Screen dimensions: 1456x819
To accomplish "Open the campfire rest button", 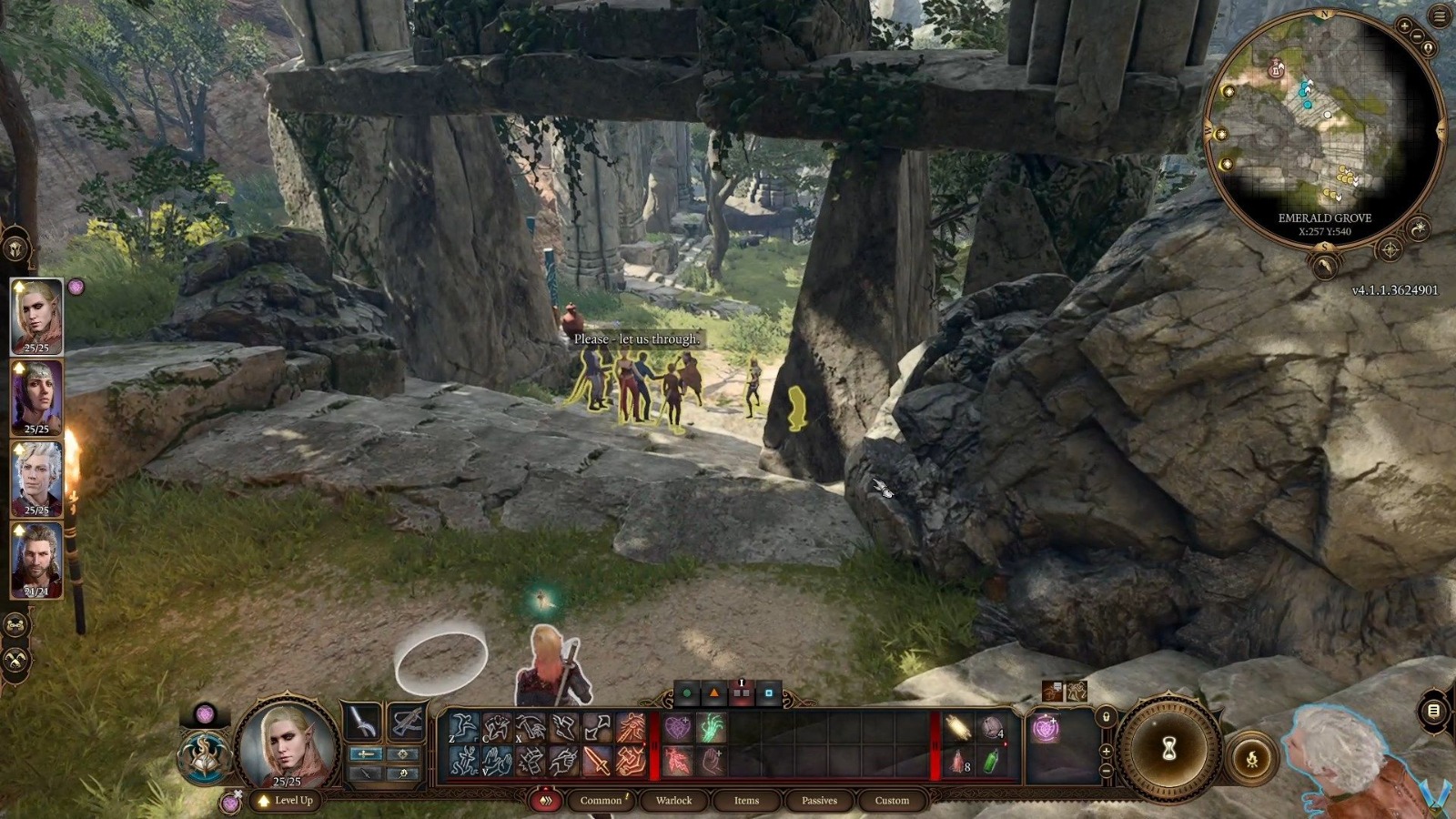I will [x=1252, y=759].
